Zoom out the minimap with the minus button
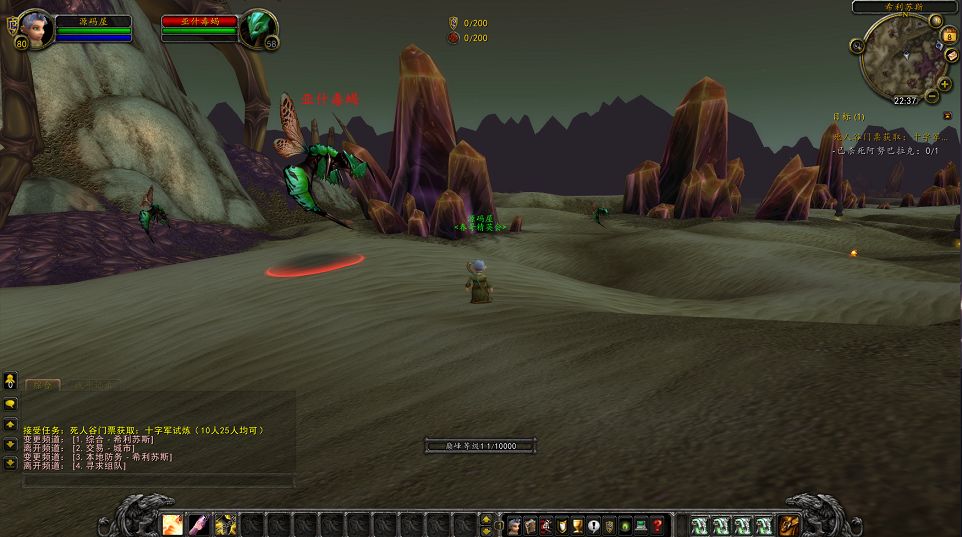 tap(932, 97)
